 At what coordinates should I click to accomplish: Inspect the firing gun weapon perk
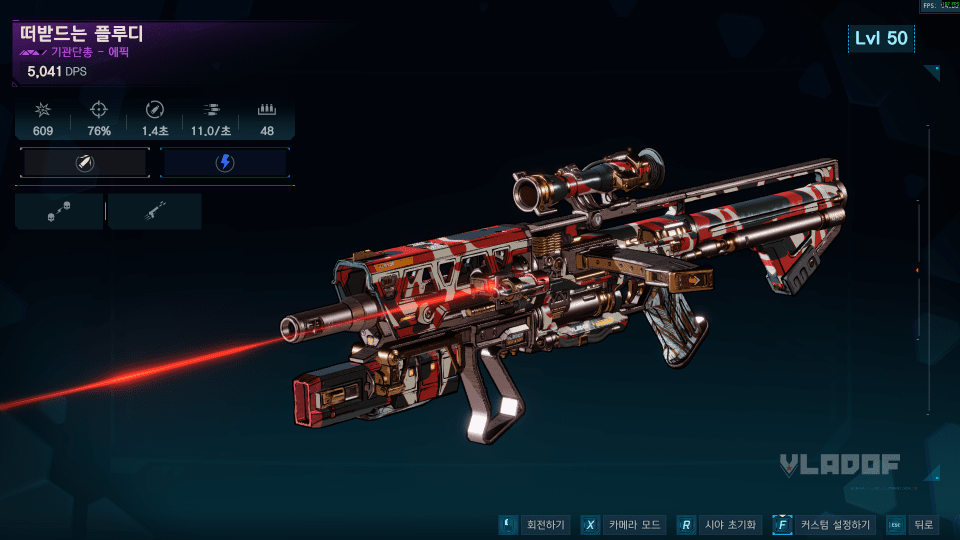(x=155, y=212)
